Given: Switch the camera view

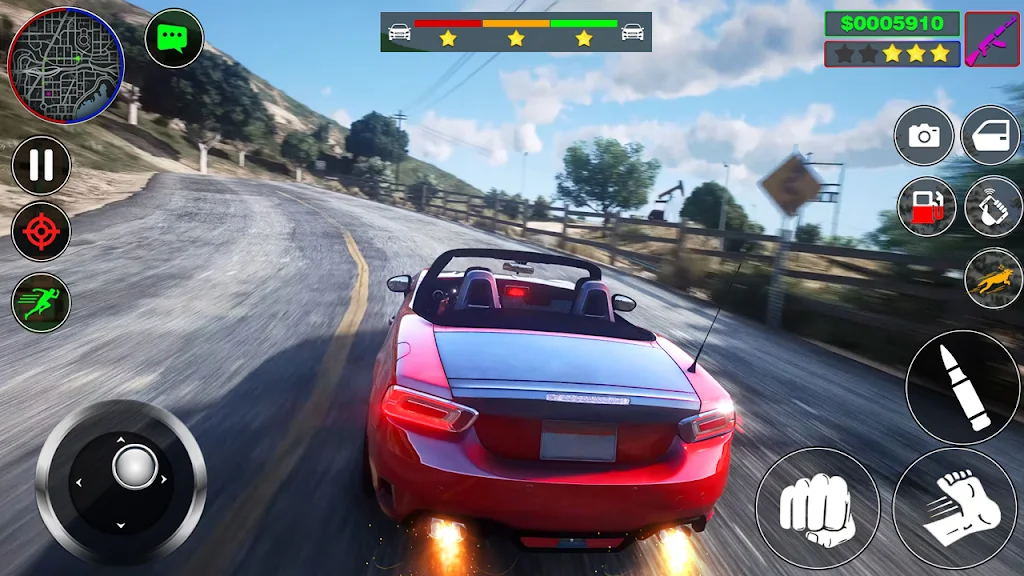Looking at the screenshot, I should (924, 136).
